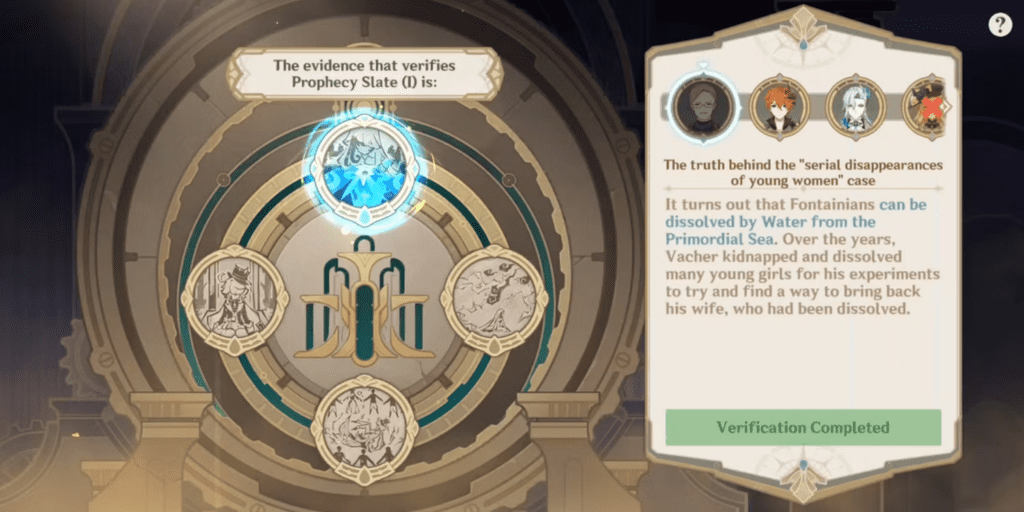Choose the orange-haired character portrait

pyautogui.click(x=779, y=107)
